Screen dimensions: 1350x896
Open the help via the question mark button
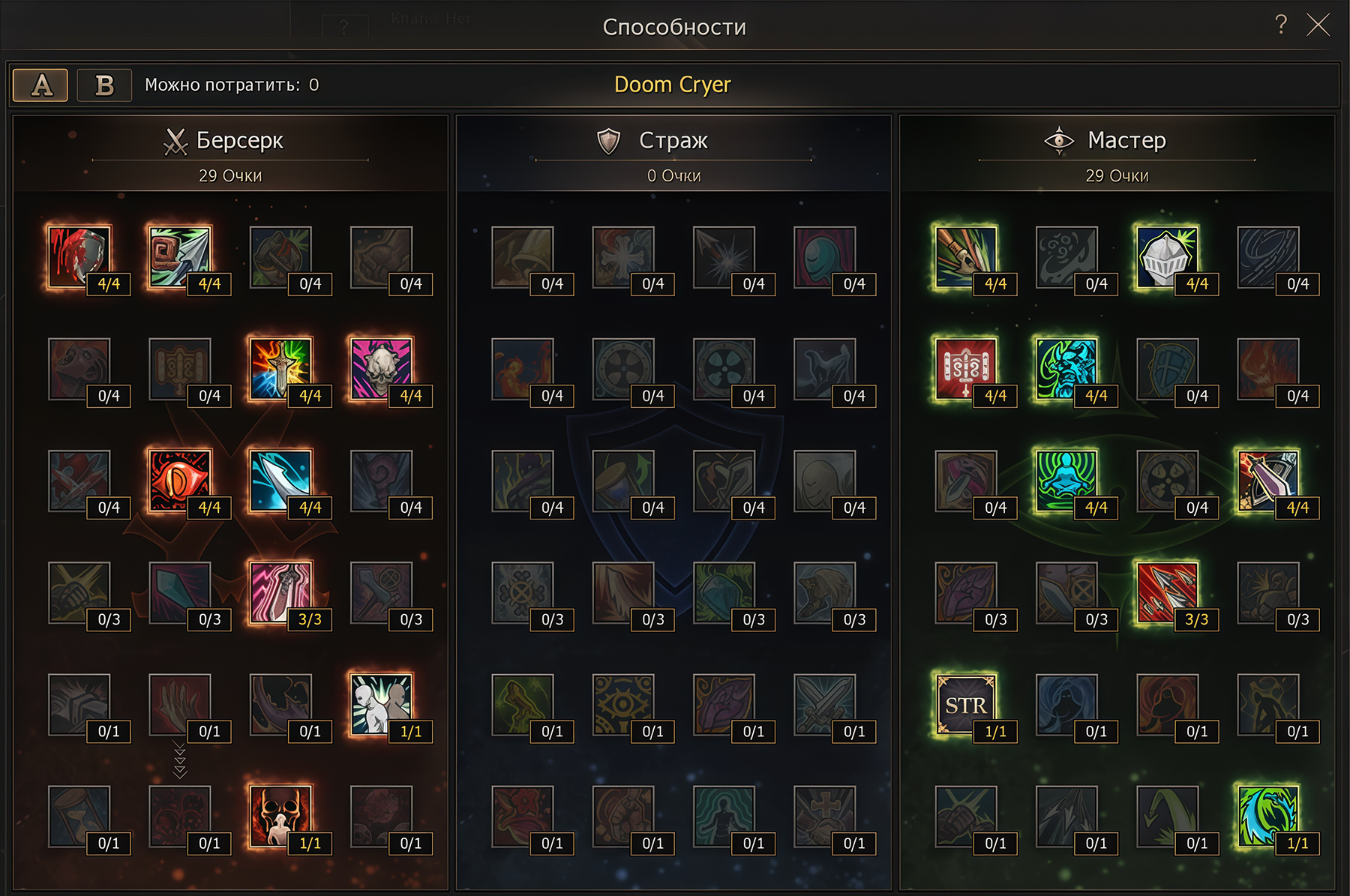pyautogui.click(x=1279, y=25)
